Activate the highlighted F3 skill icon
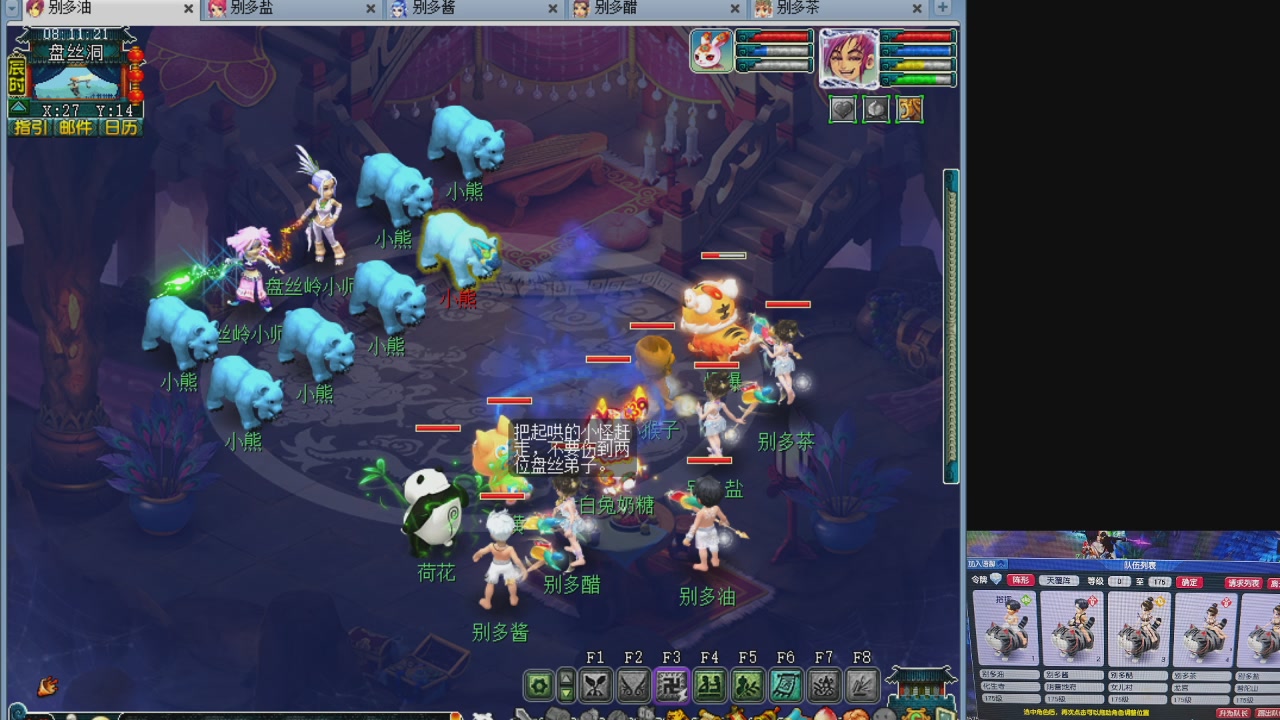This screenshot has width=1280, height=720. 673,685
